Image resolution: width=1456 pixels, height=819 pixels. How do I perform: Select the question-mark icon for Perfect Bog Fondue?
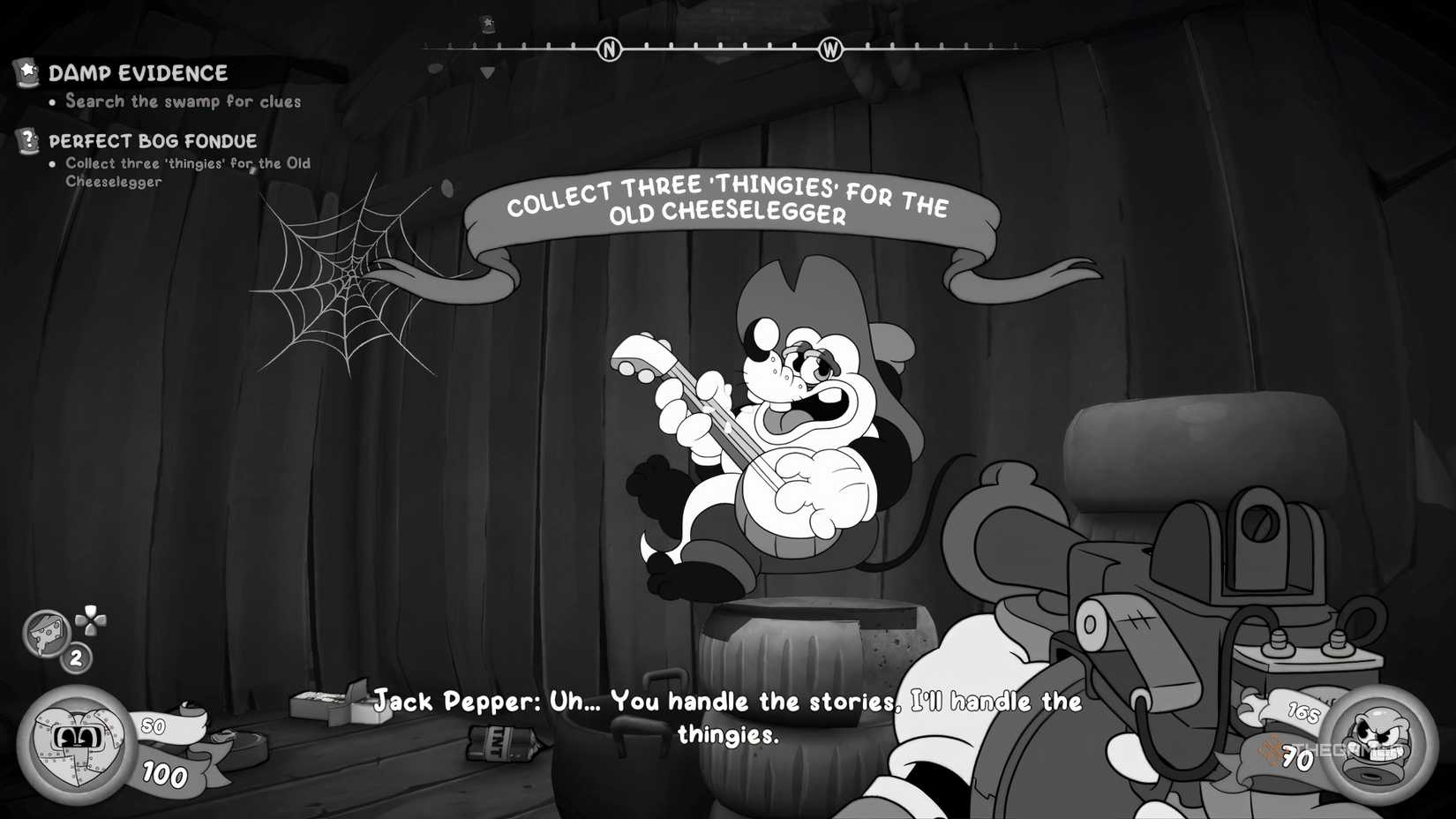[26, 139]
